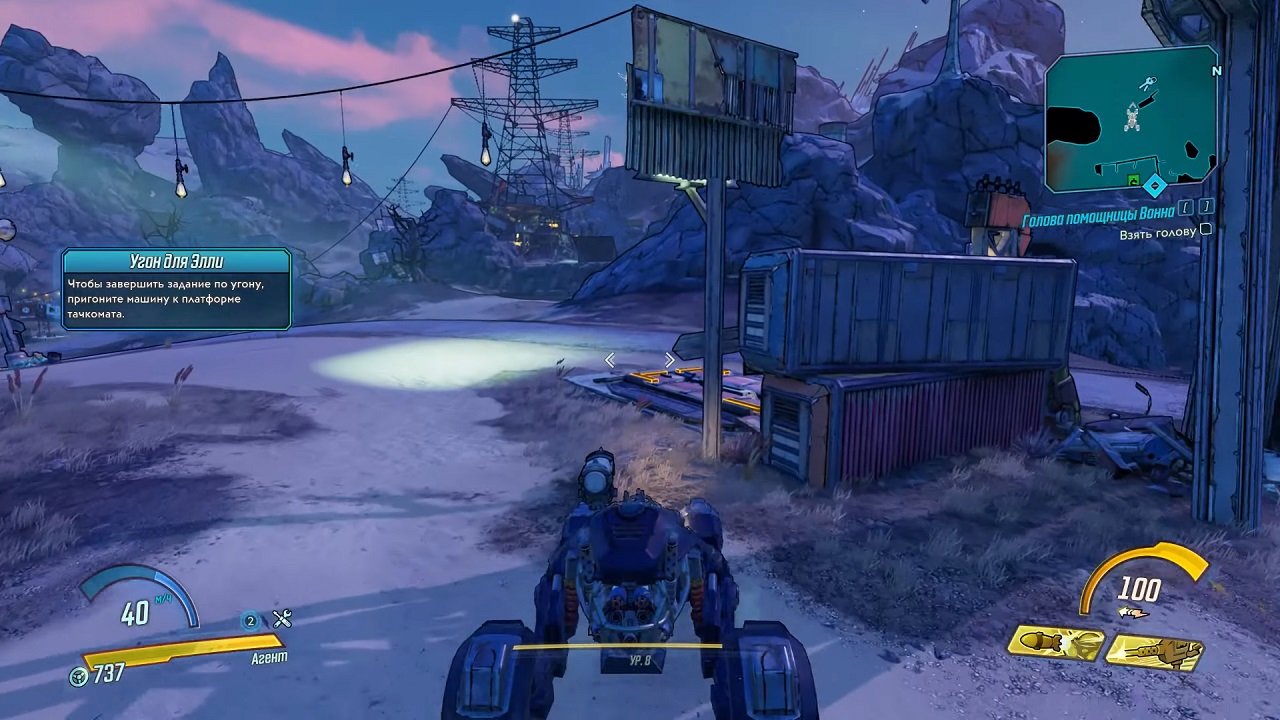Expand the right chevron near the crates
The width and height of the screenshot is (1280, 720).
tap(669, 358)
